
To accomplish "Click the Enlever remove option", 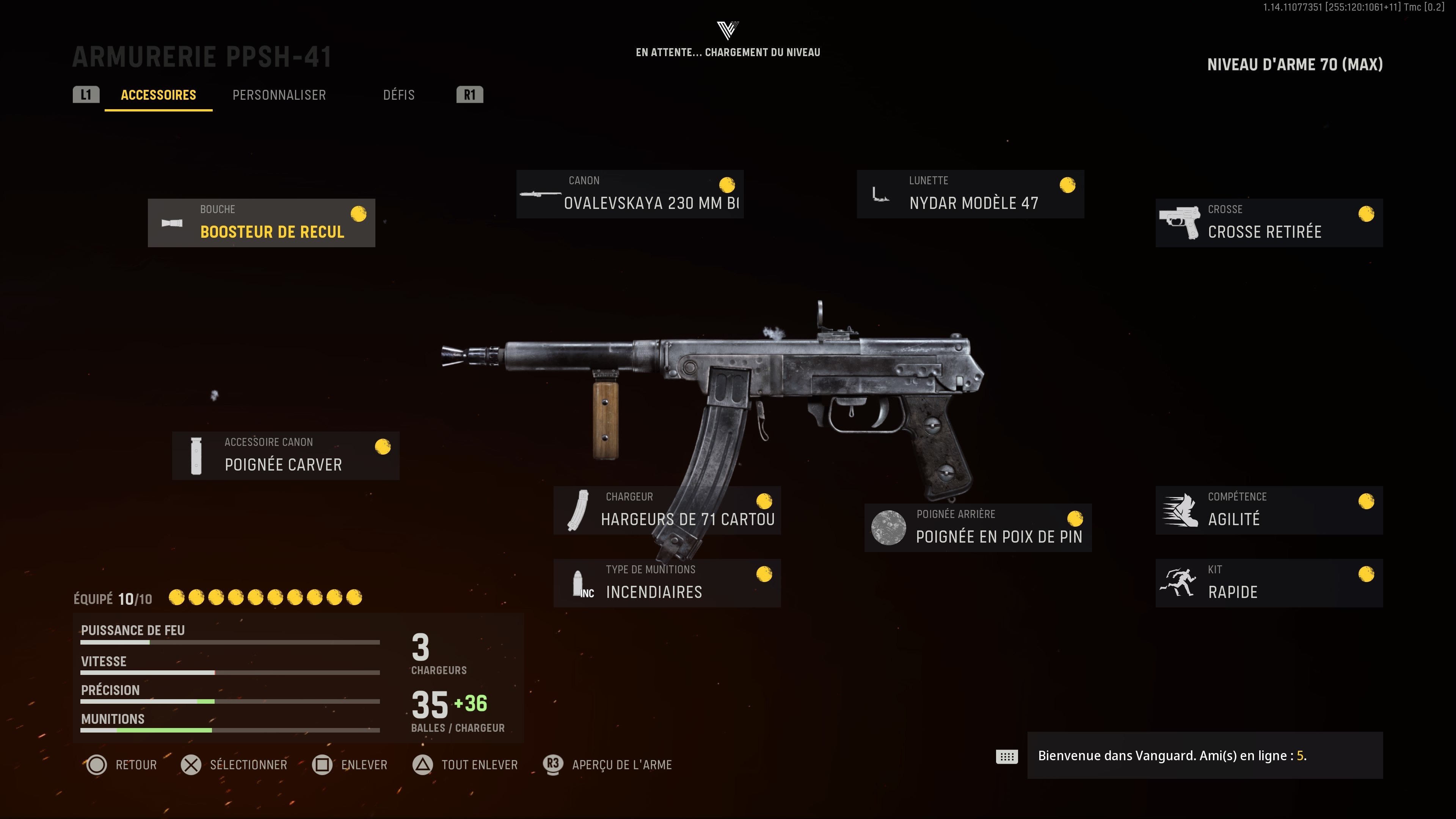I will click(x=350, y=765).
